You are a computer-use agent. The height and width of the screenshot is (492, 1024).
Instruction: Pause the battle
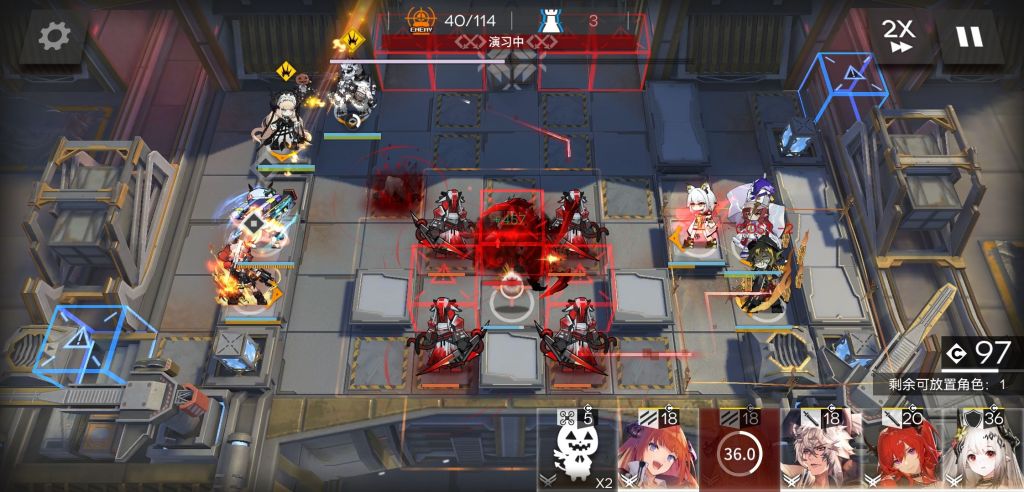click(x=969, y=37)
